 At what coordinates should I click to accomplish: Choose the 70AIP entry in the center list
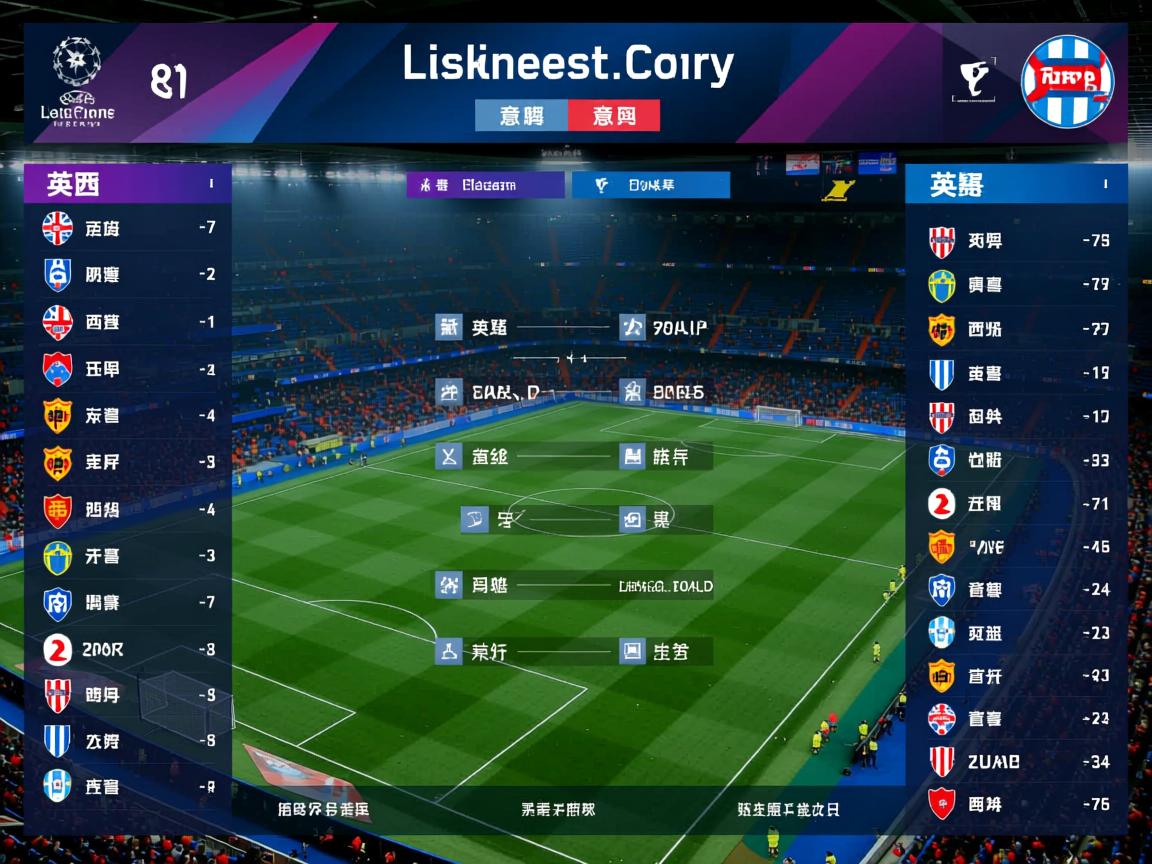[665, 327]
